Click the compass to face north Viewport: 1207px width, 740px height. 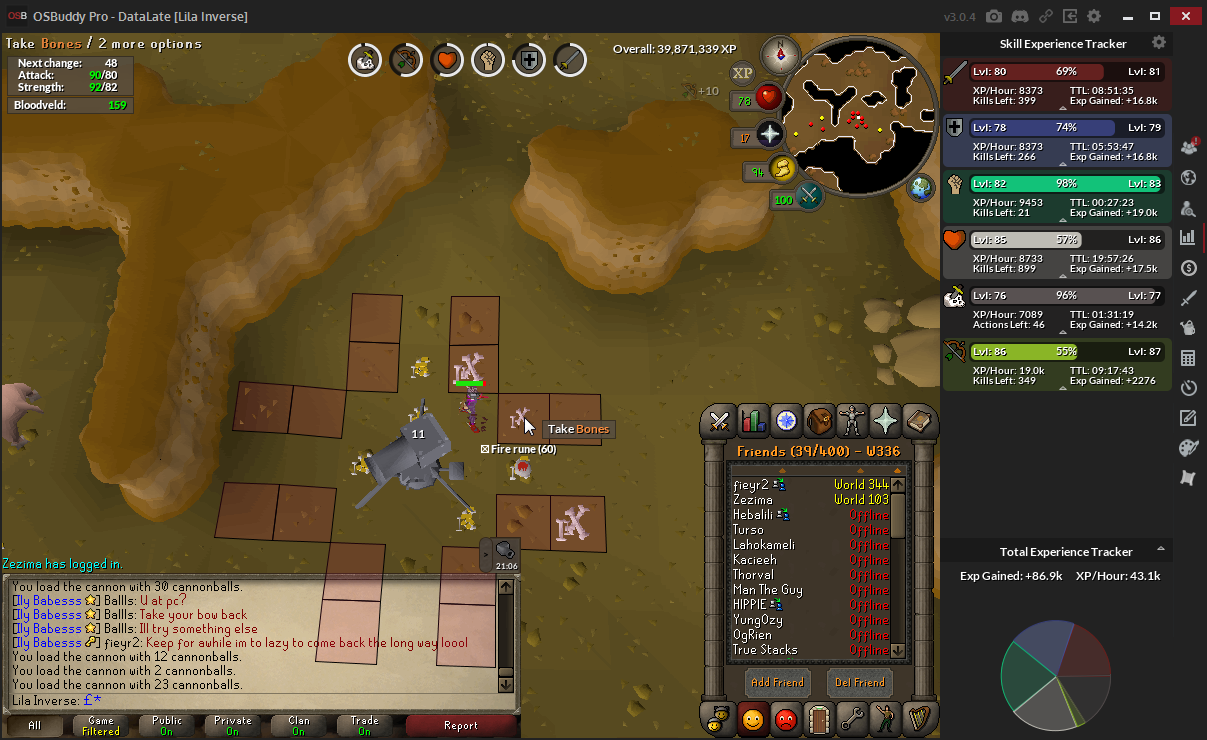(777, 54)
